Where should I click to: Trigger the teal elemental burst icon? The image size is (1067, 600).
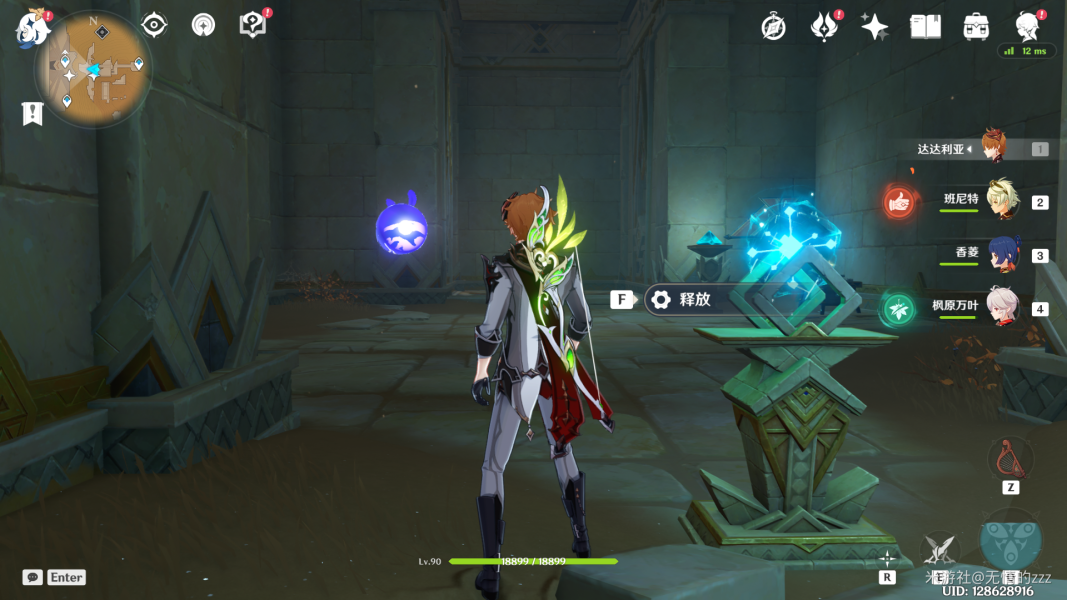pos(1010,540)
